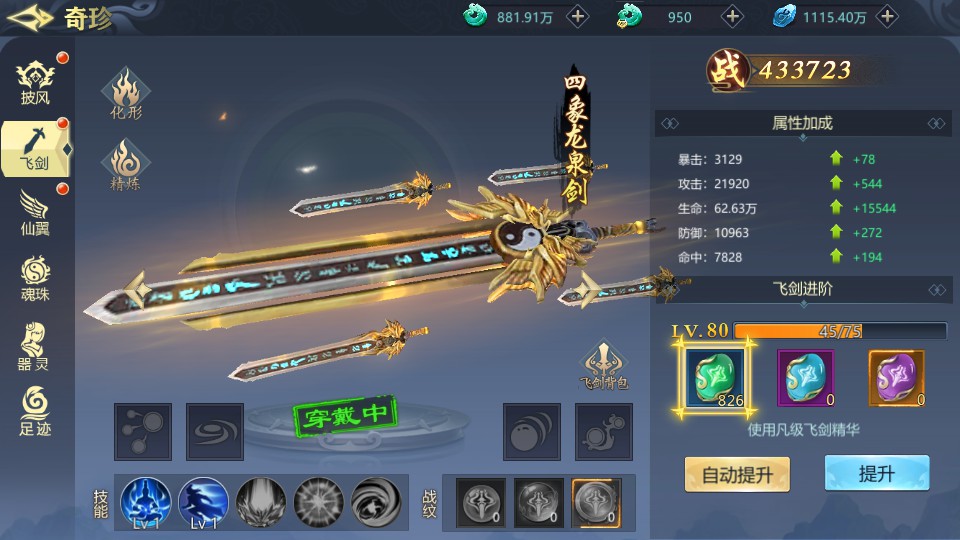Open the 精炼 refine option
960x540 pixels.
[126, 166]
